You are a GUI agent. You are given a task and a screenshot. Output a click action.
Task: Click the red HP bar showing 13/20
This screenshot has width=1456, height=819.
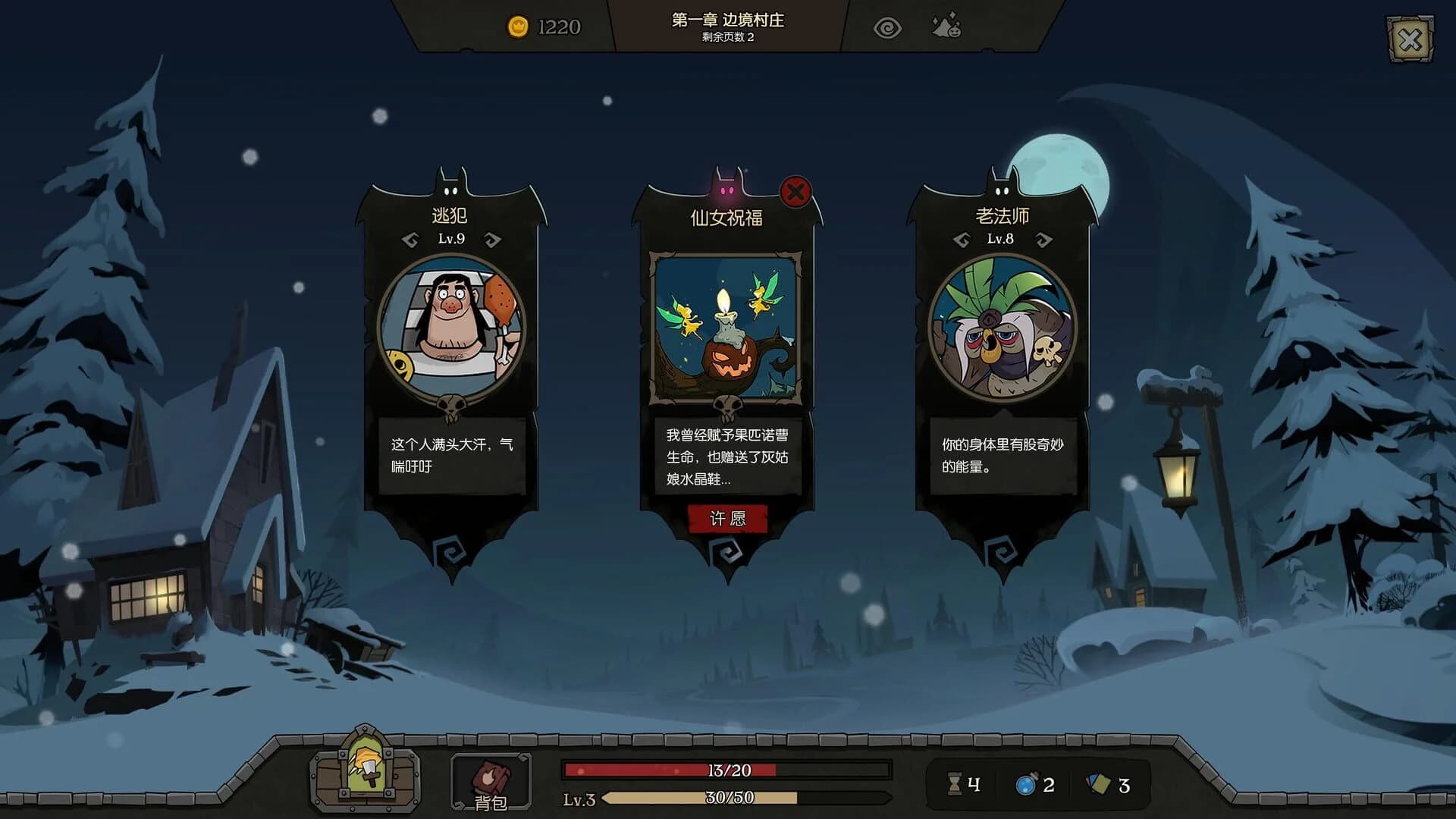pyautogui.click(x=728, y=770)
